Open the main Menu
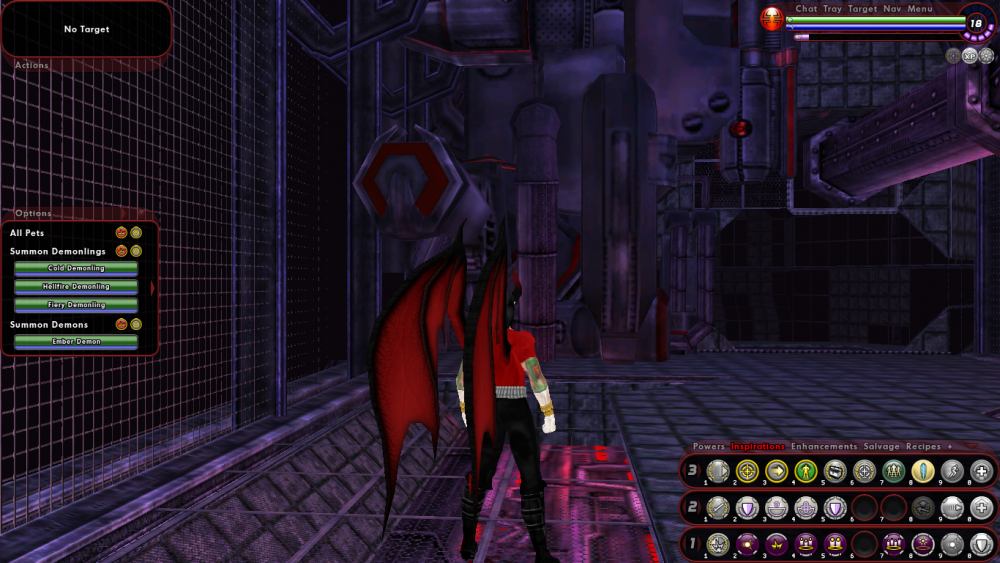 click(x=920, y=9)
